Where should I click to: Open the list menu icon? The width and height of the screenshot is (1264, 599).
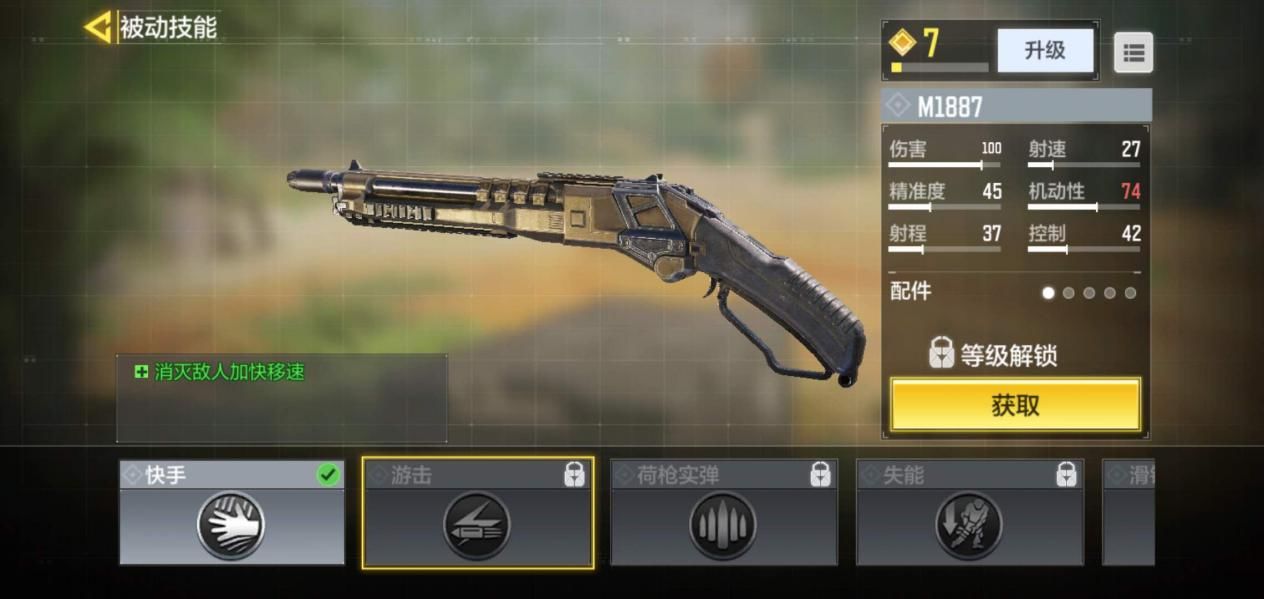tap(1133, 53)
